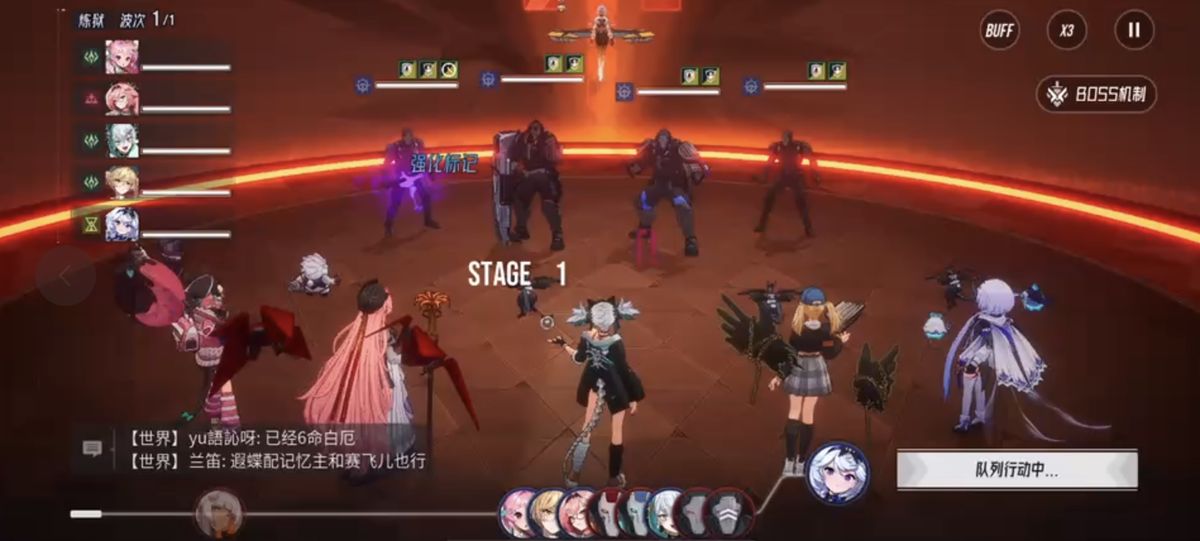Select the second pink-haired portrait with red triangle icon
This screenshot has height=541, width=1200.
(x=122, y=99)
